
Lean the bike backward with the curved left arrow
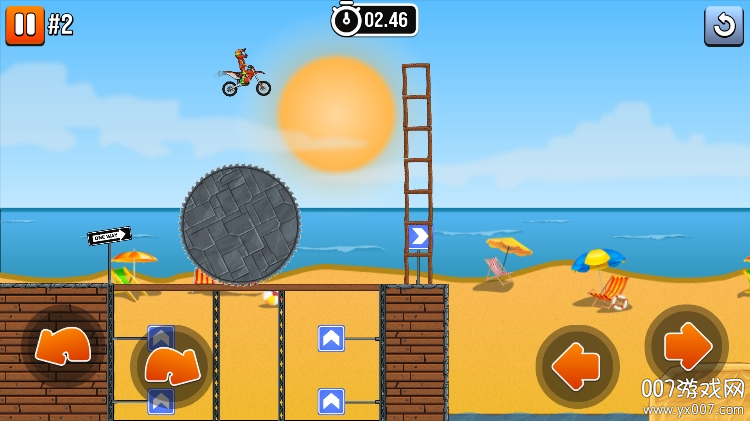tap(62, 346)
